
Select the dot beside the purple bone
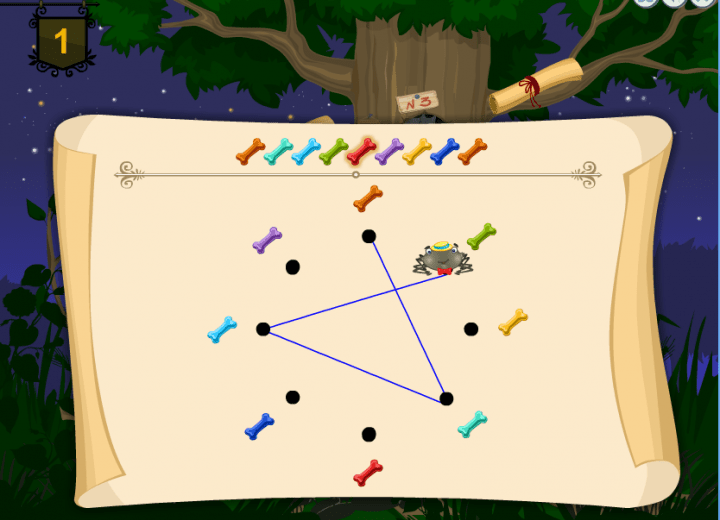[x=293, y=267]
